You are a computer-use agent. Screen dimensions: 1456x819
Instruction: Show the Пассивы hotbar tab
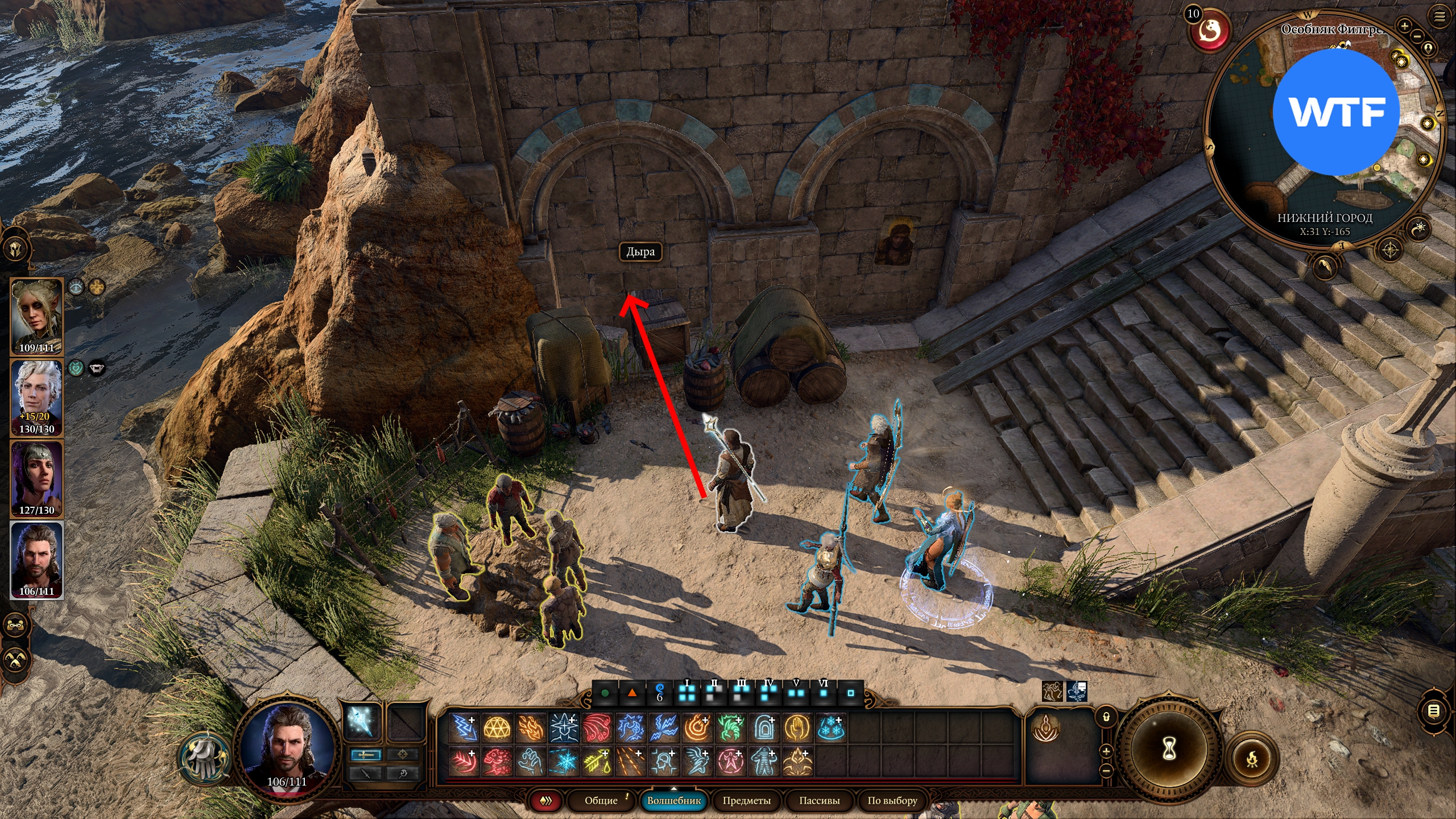click(x=819, y=800)
